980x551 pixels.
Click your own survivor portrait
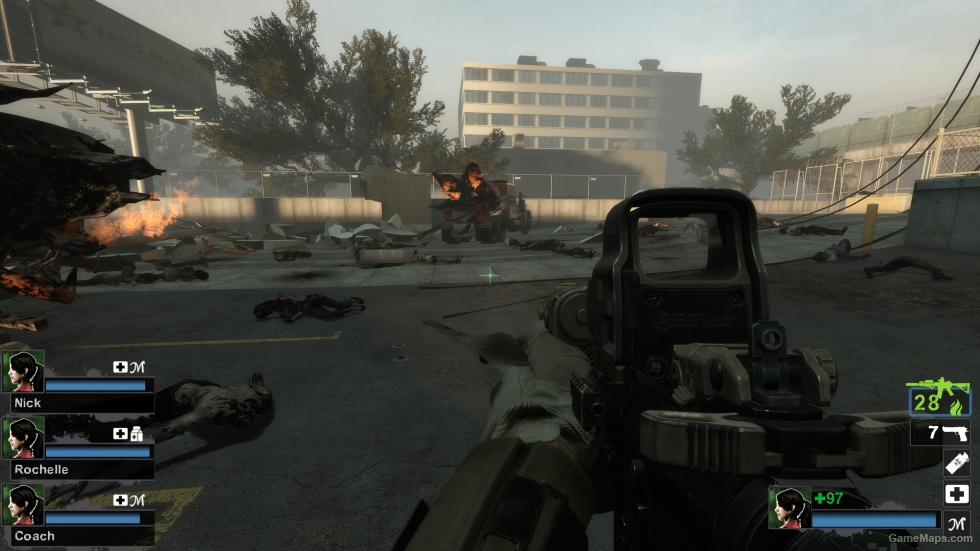tap(788, 507)
